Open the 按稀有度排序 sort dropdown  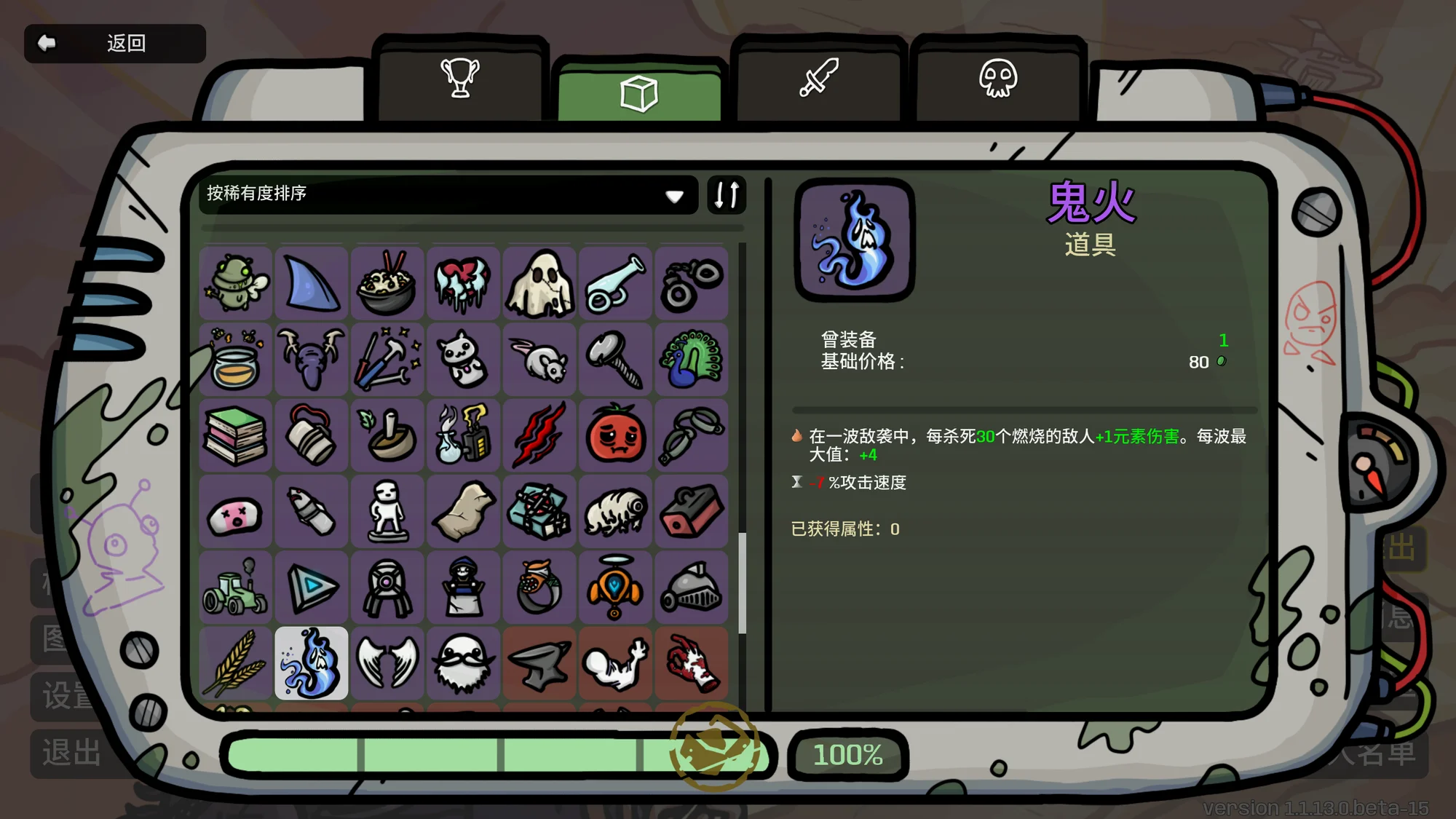(x=446, y=194)
